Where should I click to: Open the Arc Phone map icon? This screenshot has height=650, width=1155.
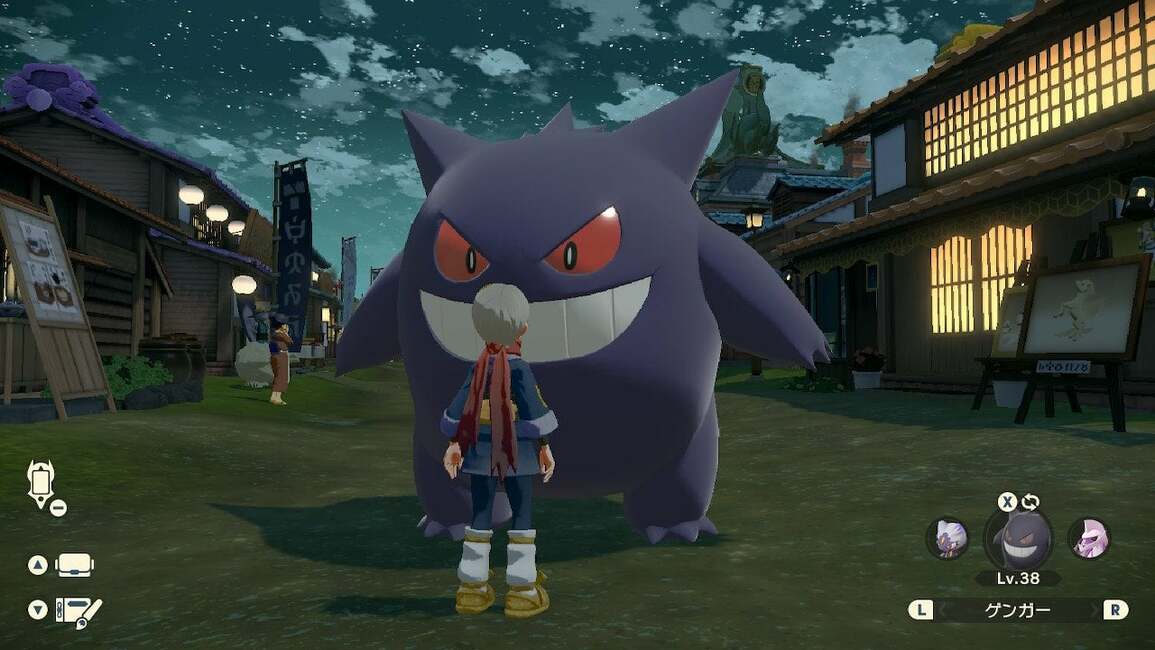pyautogui.click(x=39, y=484)
